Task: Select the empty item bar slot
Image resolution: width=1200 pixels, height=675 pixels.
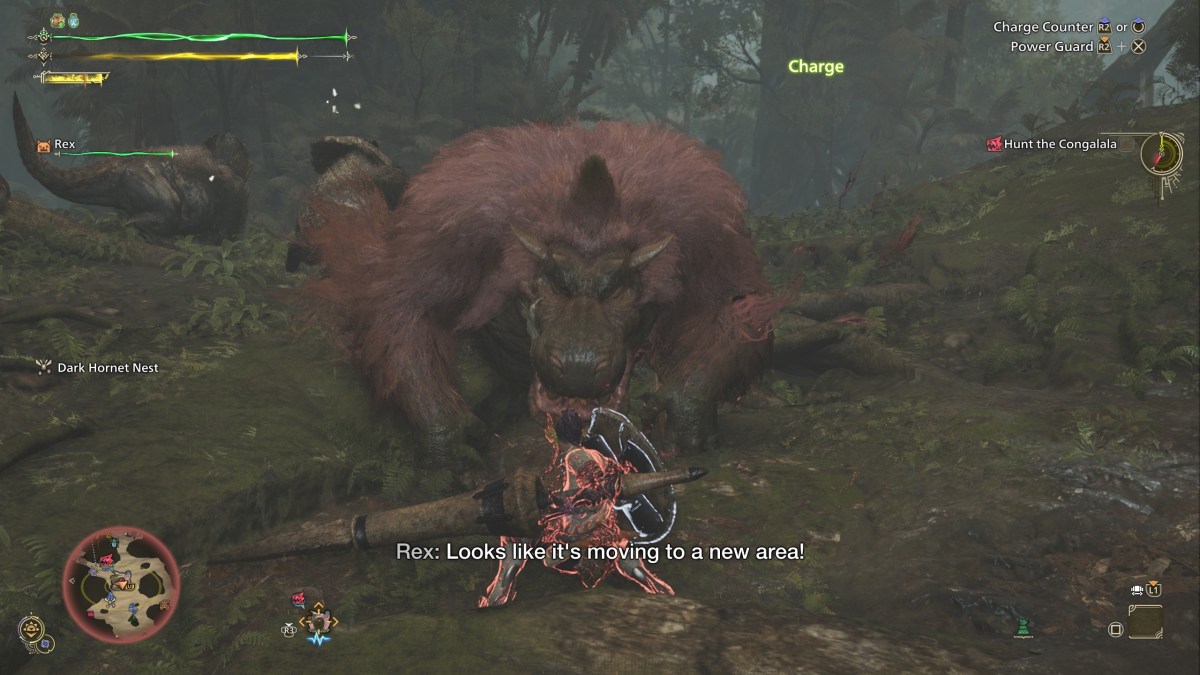Action: coord(1145,621)
